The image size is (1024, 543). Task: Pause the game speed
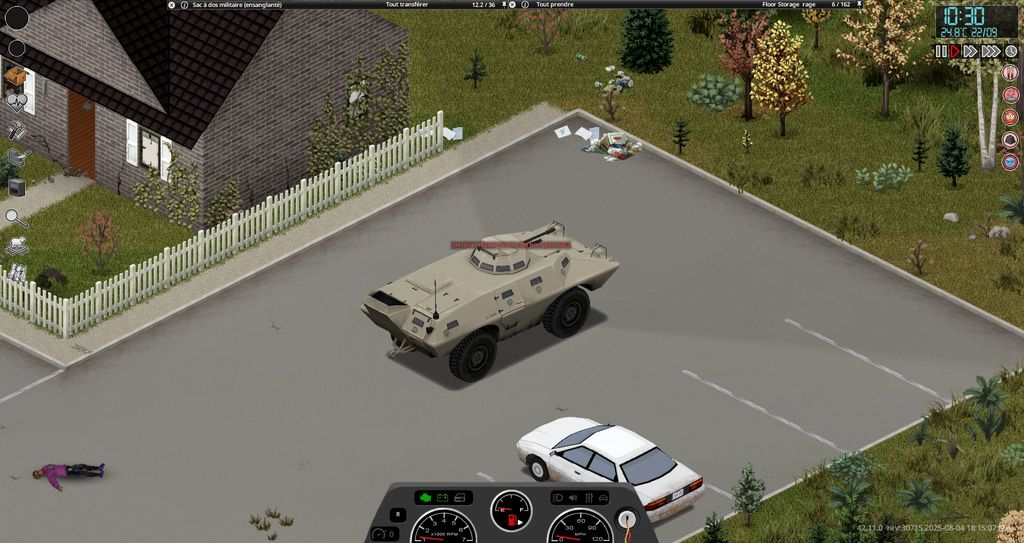[x=941, y=51]
